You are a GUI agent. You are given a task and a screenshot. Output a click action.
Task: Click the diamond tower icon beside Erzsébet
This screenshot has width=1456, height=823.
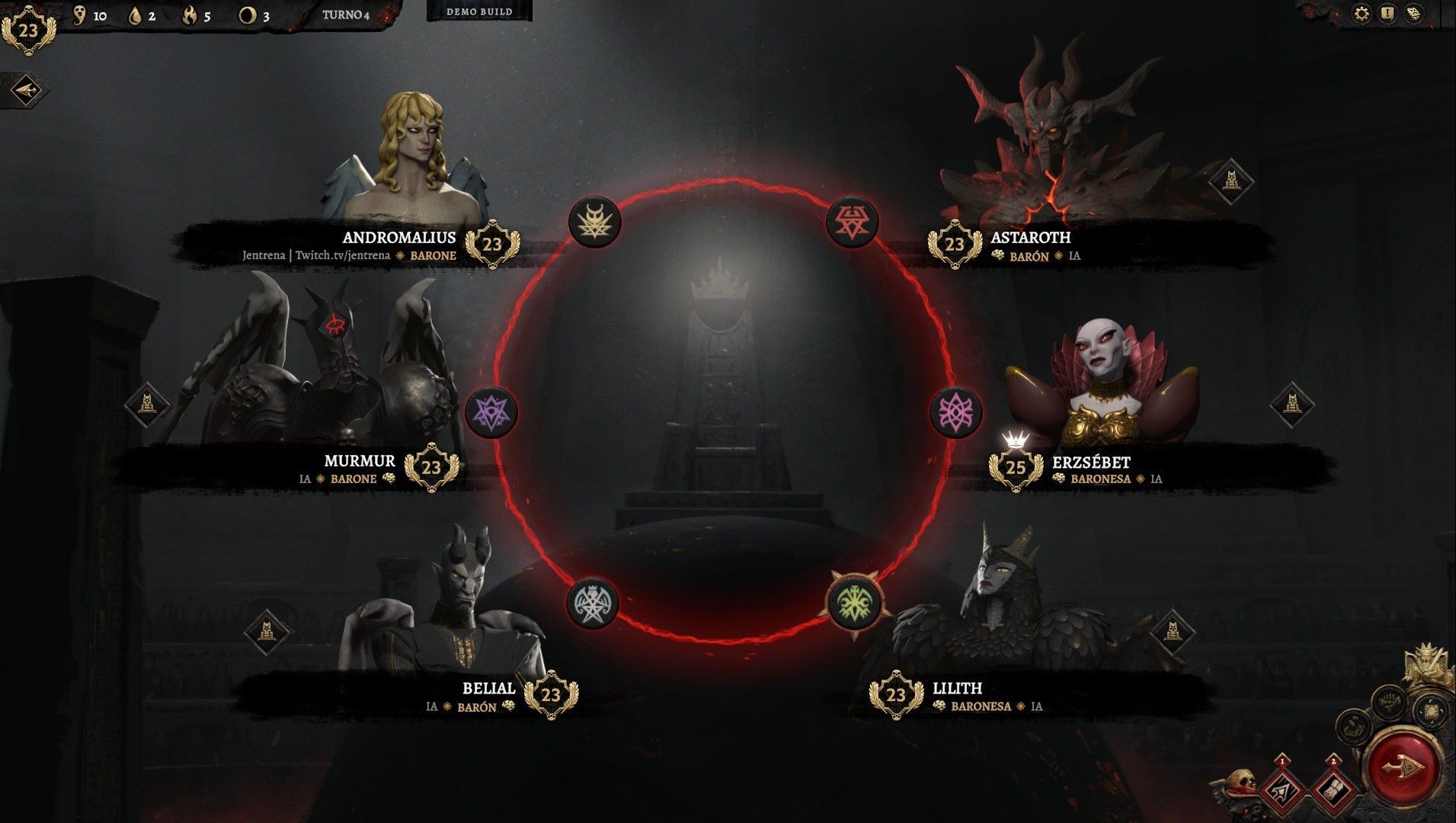click(x=1292, y=404)
